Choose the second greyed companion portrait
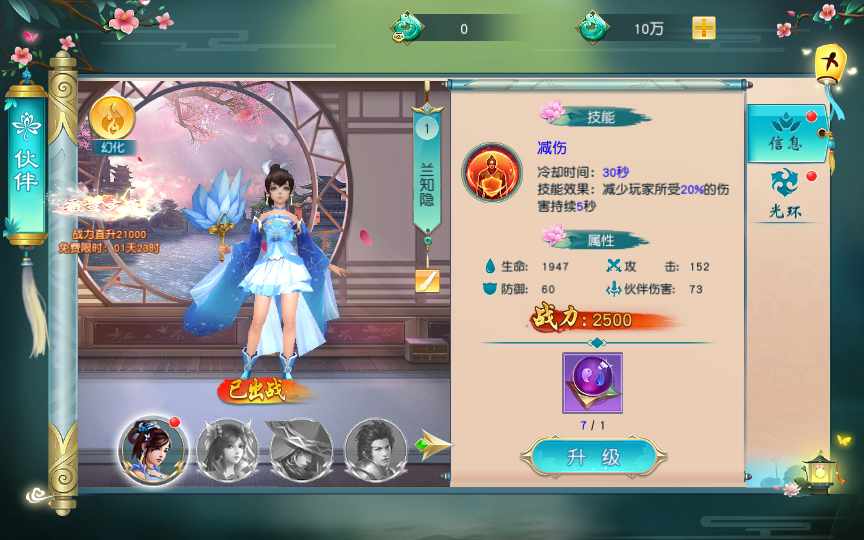The image size is (864, 540). coord(227,449)
